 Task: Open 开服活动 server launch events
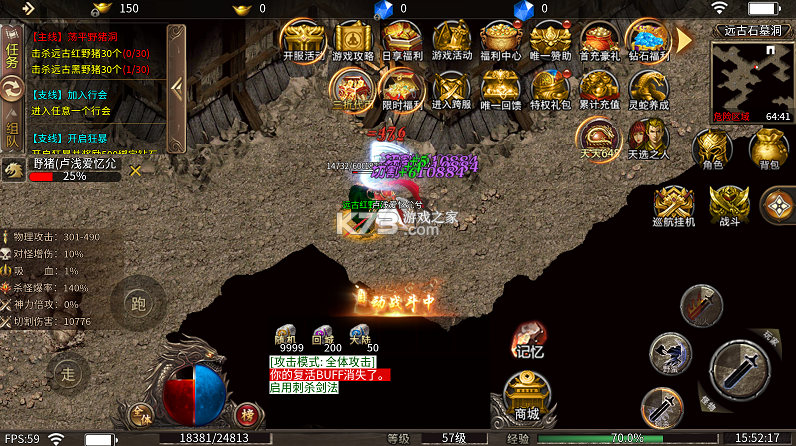pyautogui.click(x=303, y=41)
